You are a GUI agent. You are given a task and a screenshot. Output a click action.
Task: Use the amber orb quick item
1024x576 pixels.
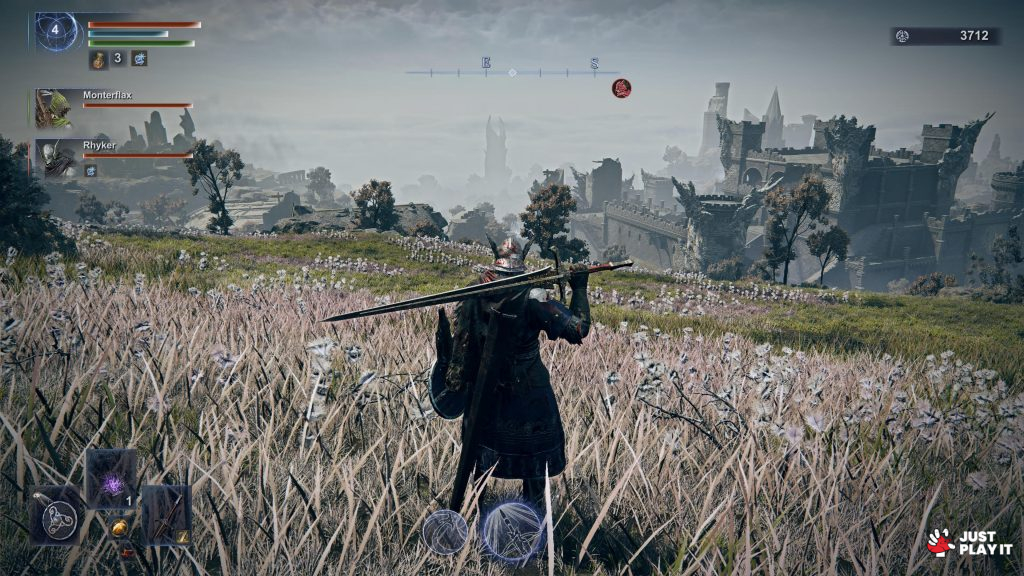[119, 527]
